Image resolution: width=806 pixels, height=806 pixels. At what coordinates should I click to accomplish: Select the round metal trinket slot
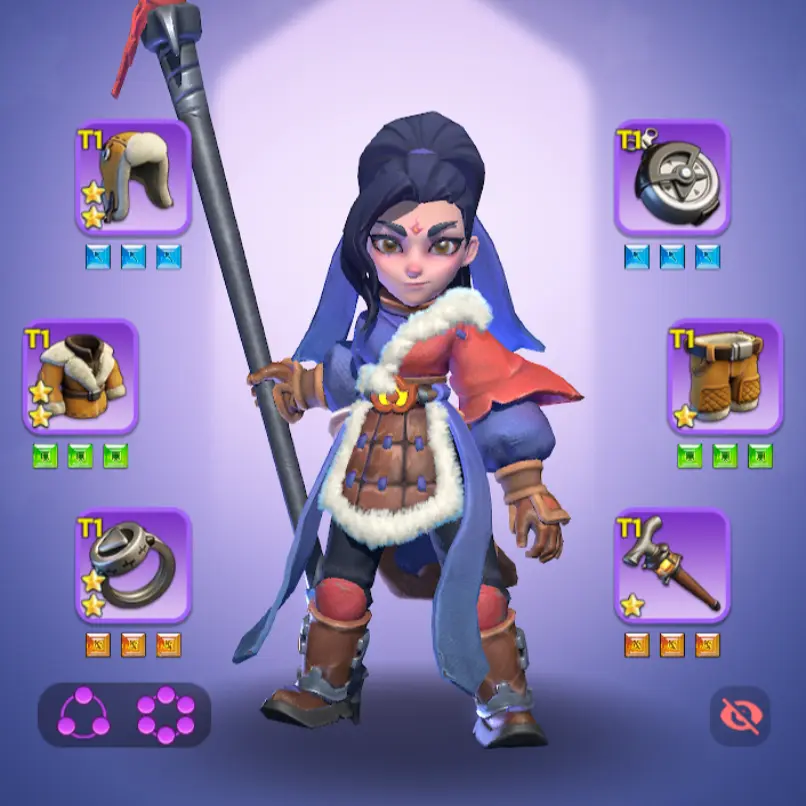click(672, 178)
